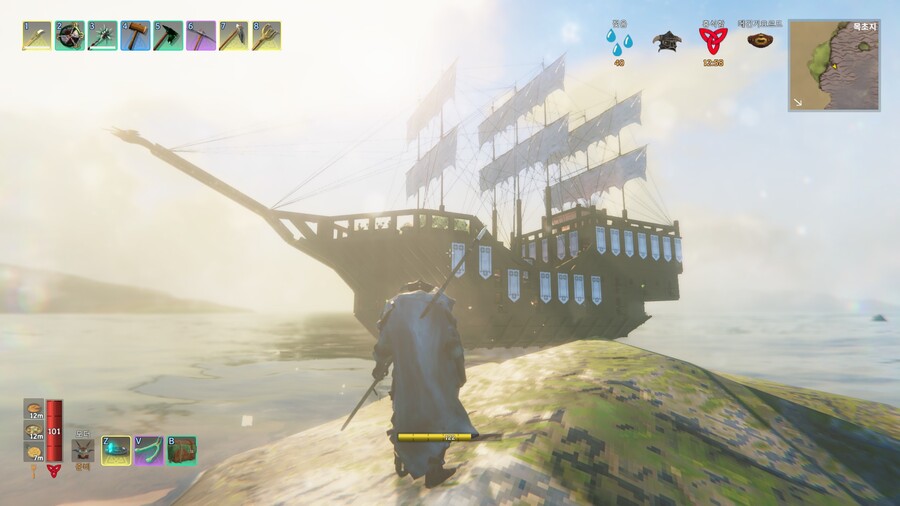Open the backpack in the B slot
Image resolution: width=900 pixels, height=506 pixels.
[181, 450]
